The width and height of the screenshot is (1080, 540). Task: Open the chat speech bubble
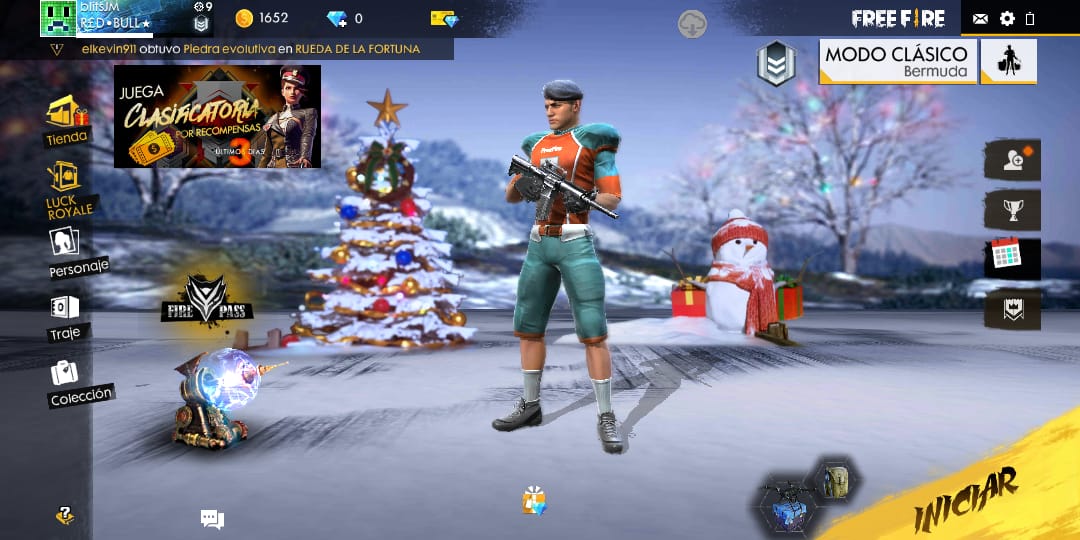click(x=211, y=518)
